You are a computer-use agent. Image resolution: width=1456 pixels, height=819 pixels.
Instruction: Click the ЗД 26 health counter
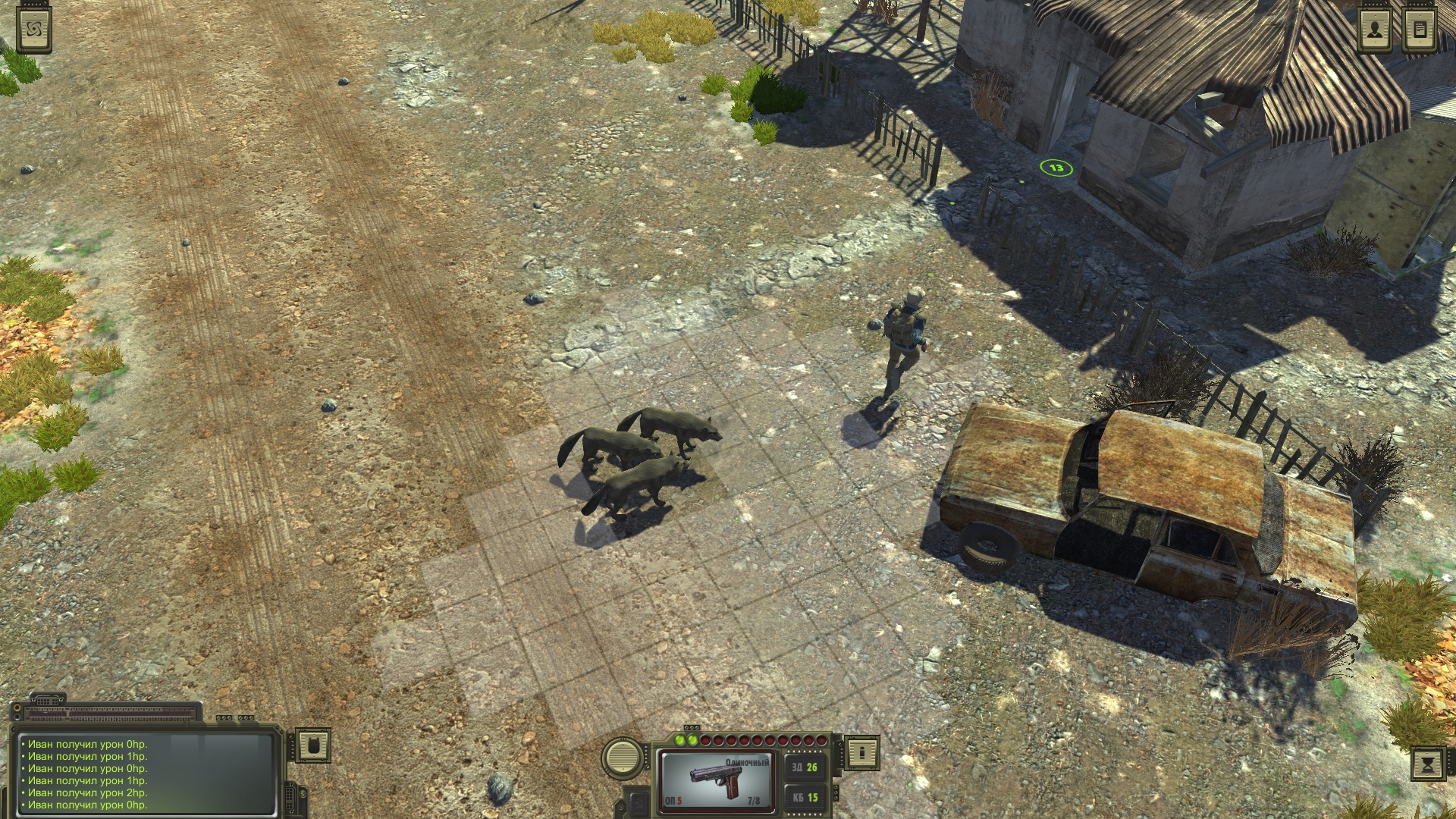click(805, 767)
